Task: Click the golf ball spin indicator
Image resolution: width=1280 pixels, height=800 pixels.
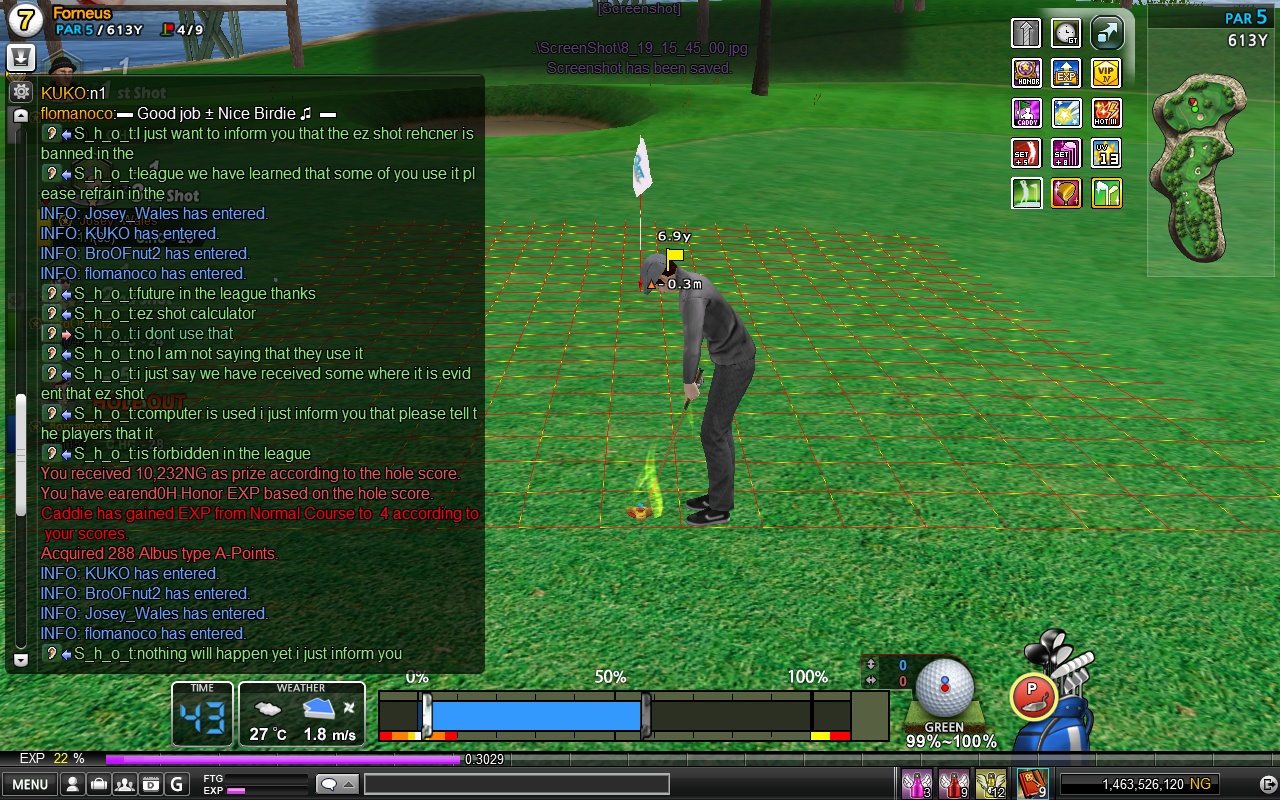Action: click(944, 687)
